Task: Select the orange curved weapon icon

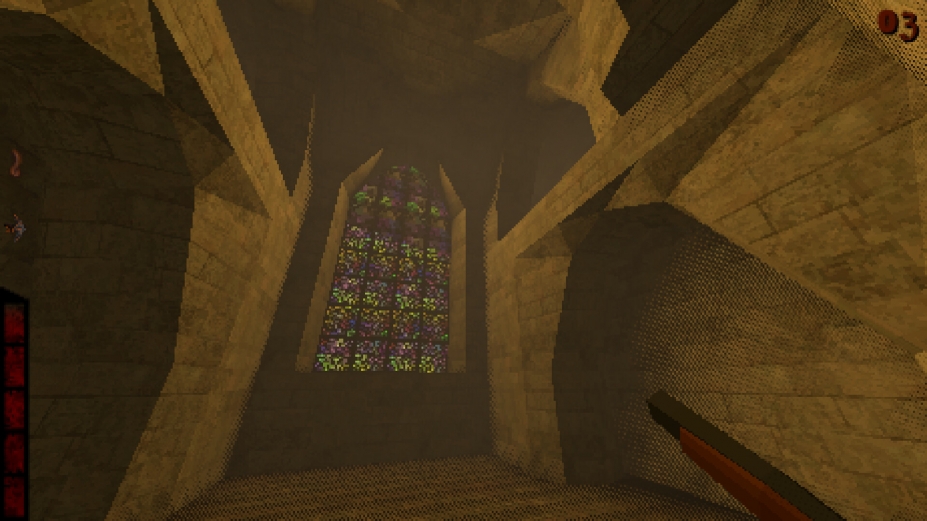Action: (15, 162)
